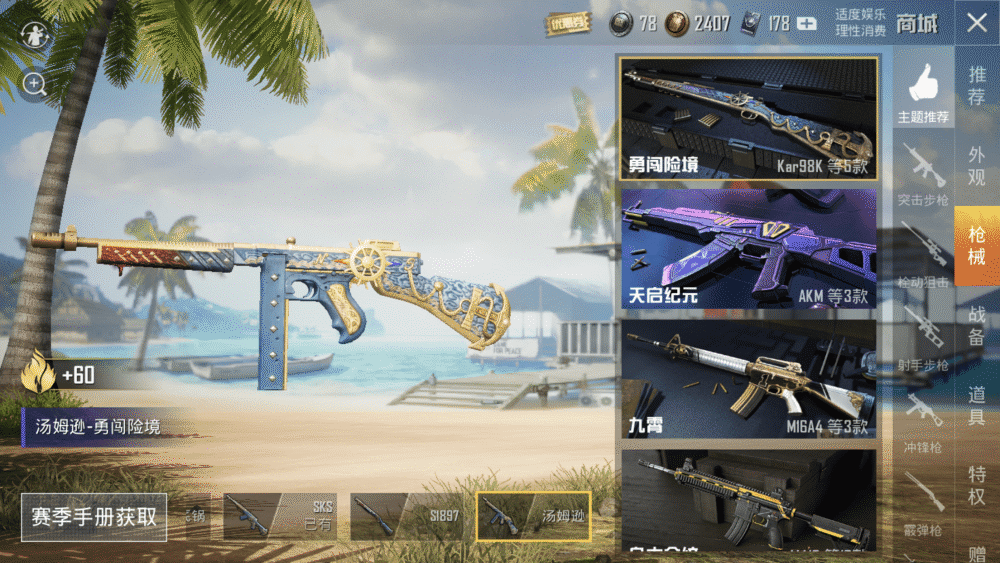Tap 赛季手册获取 button

[94, 517]
